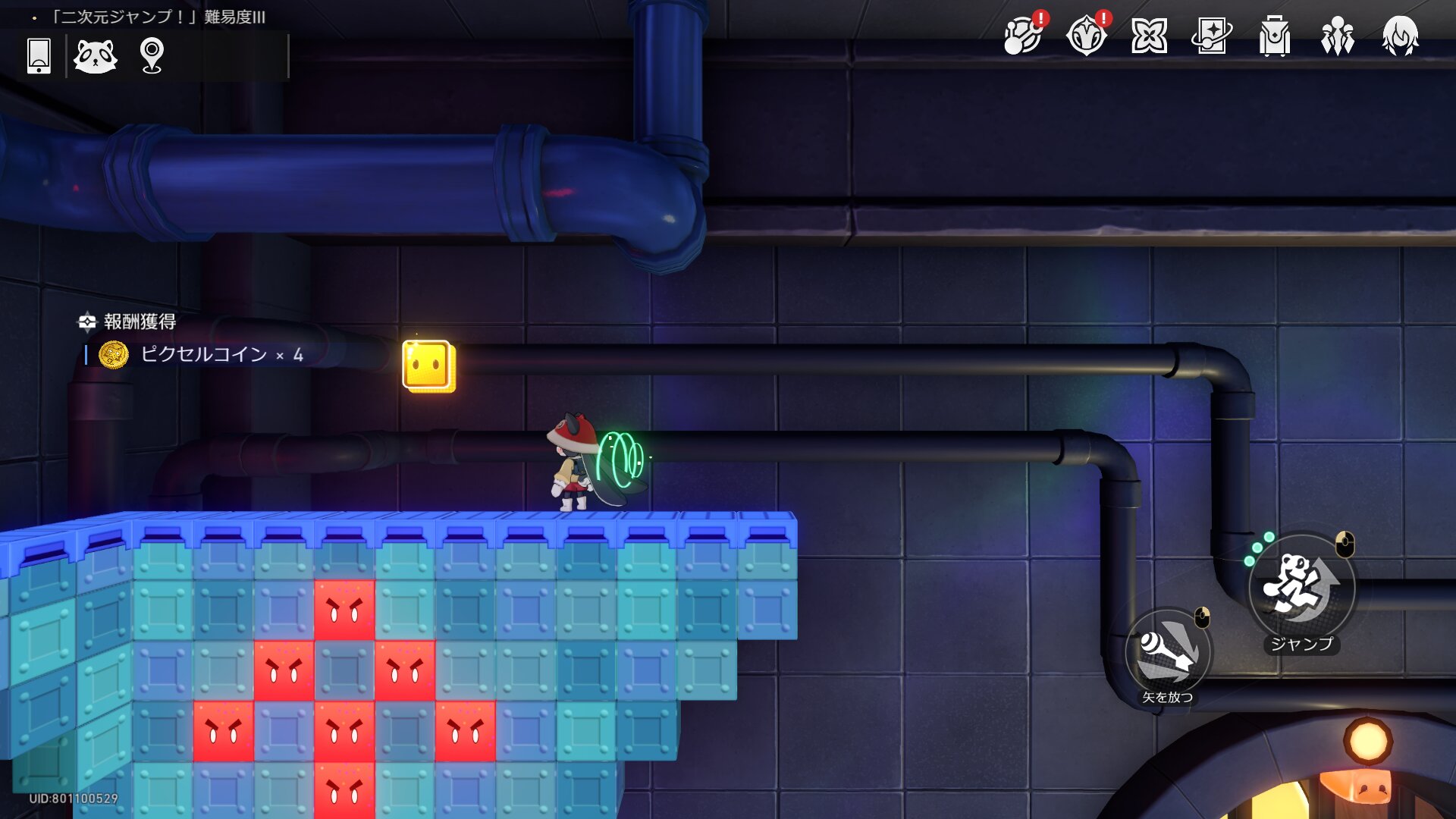This screenshot has width=1456, height=819.
Task: Open the three-figure team setup icon
Action: [1338, 36]
